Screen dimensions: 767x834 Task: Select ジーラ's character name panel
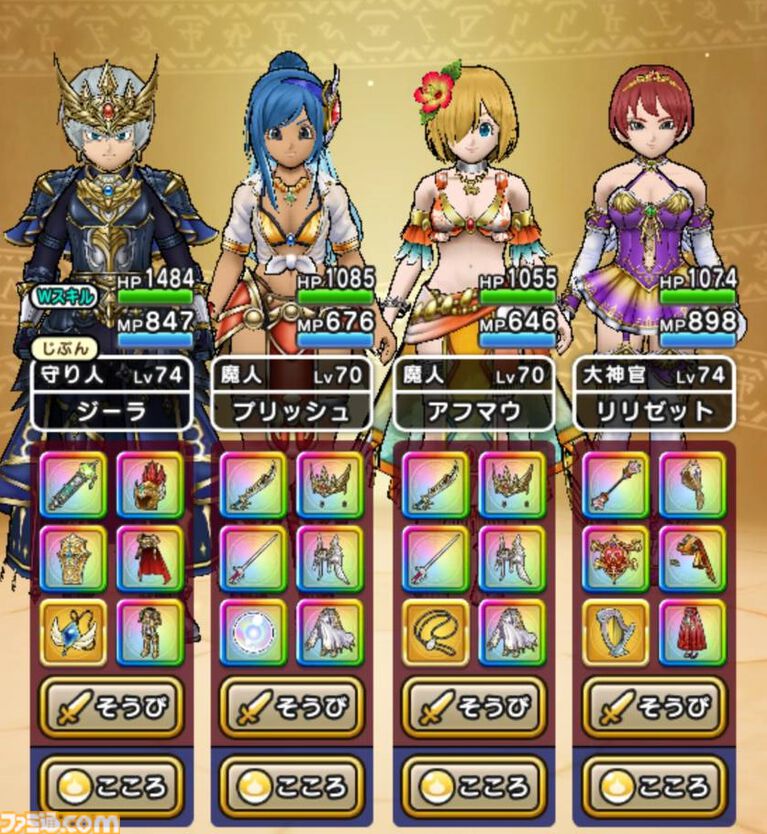pyautogui.click(x=110, y=410)
